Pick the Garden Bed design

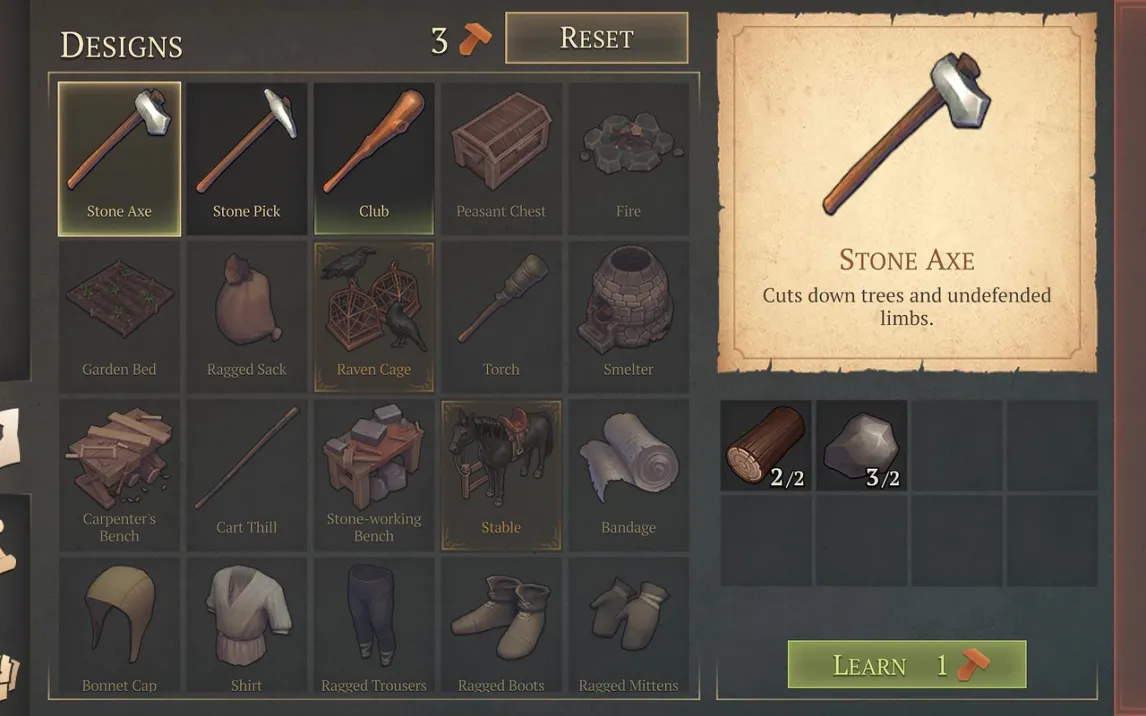point(119,316)
